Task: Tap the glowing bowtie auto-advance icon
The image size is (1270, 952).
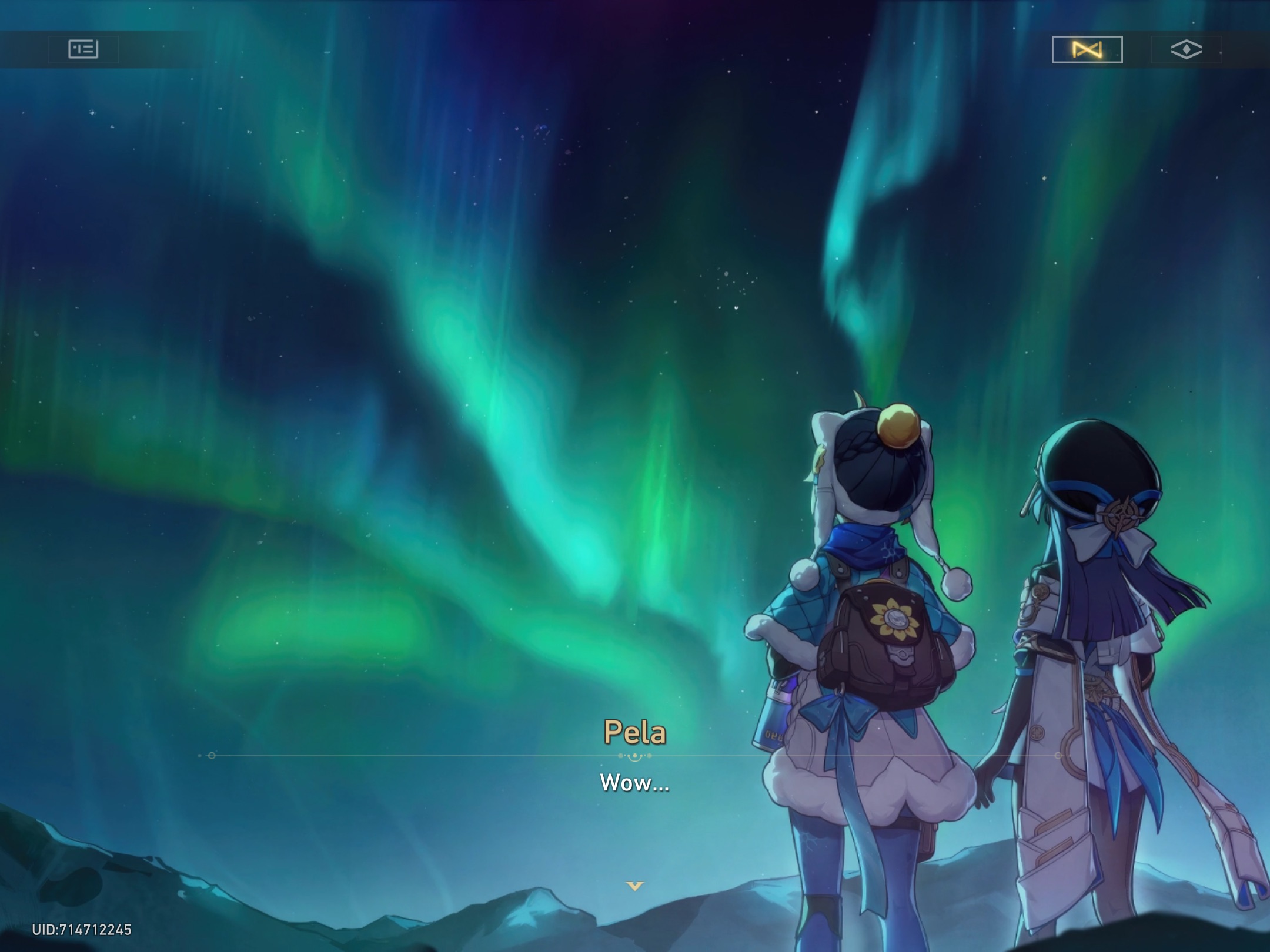Action: pyautogui.click(x=1087, y=50)
